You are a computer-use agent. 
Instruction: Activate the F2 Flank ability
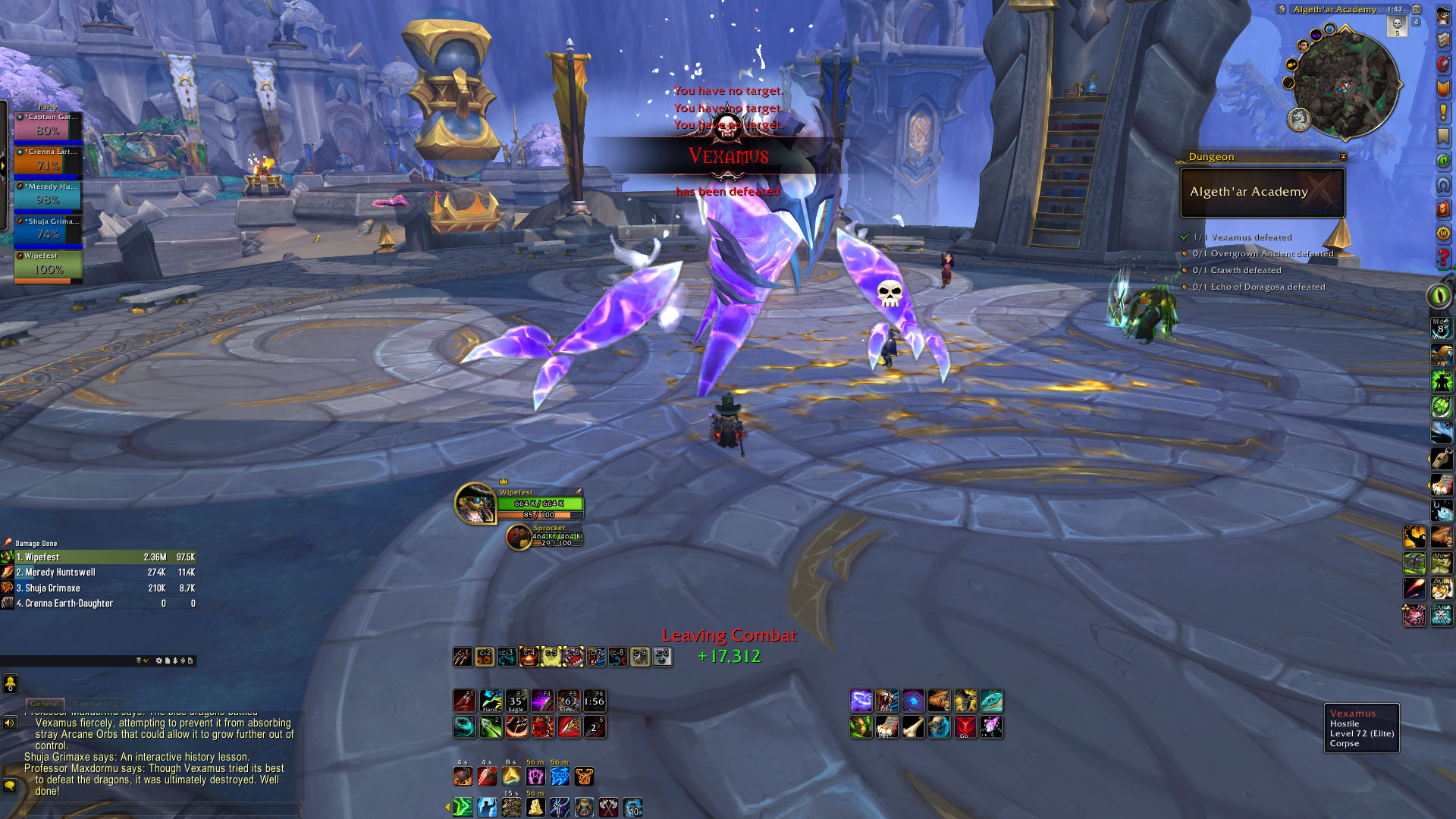tap(491, 701)
